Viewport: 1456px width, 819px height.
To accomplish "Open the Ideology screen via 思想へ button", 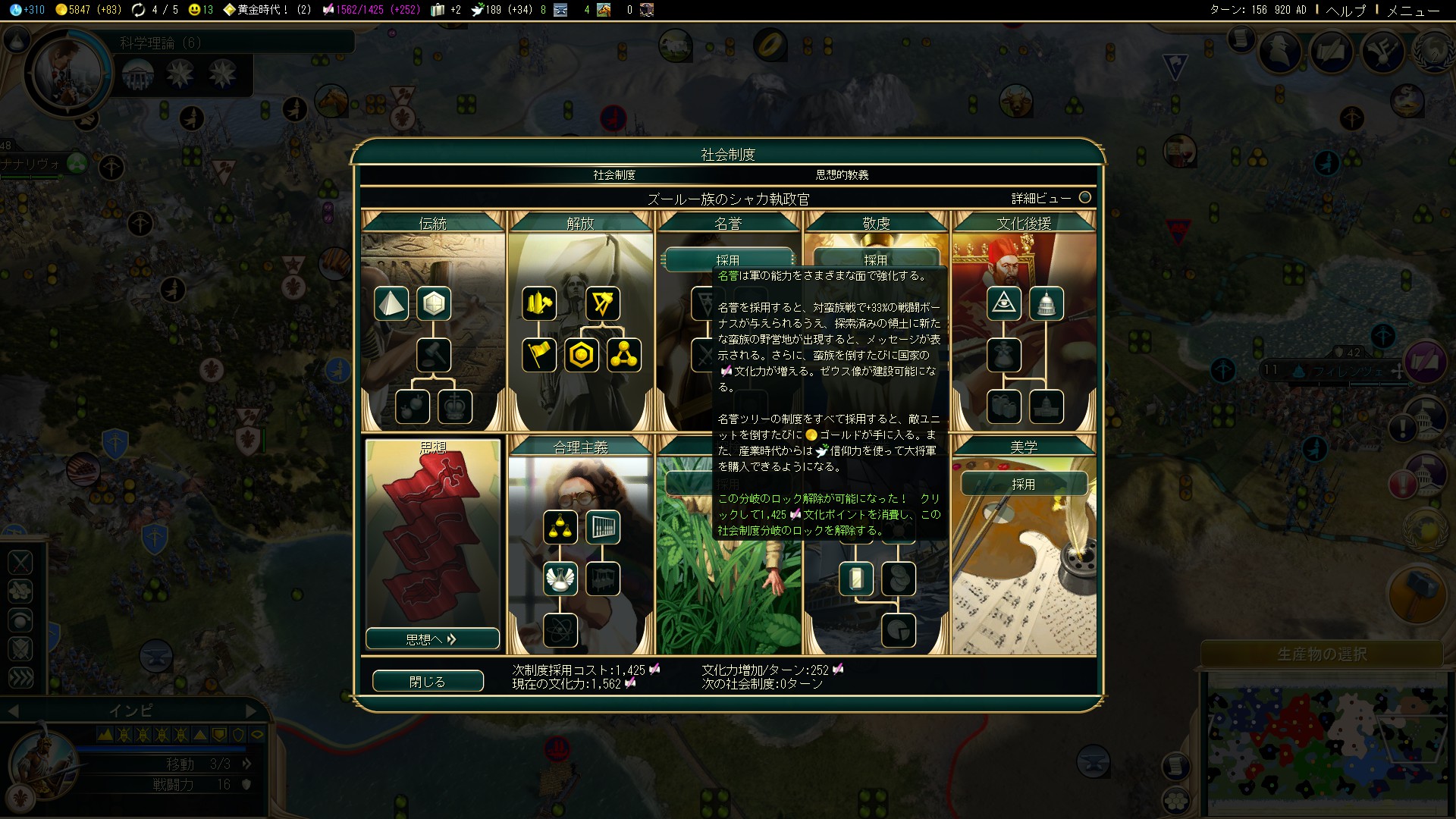I will pos(432,639).
